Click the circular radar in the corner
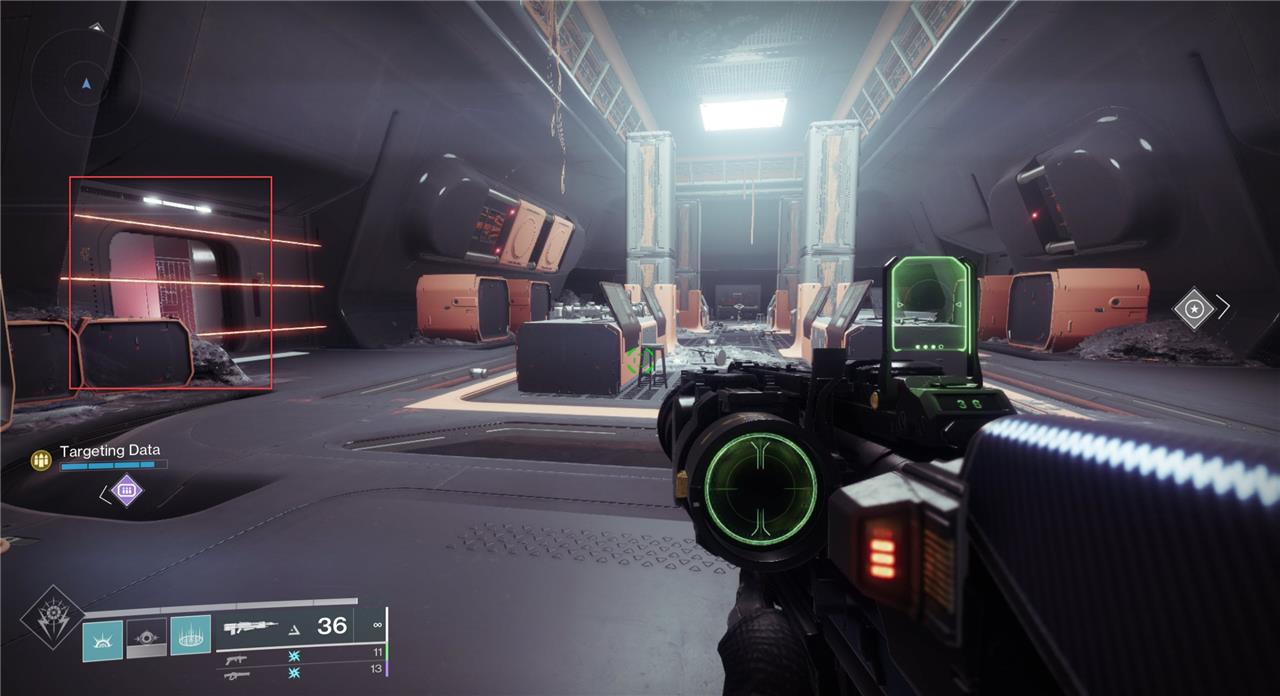Screen dimensions: 1280x696 85,82
